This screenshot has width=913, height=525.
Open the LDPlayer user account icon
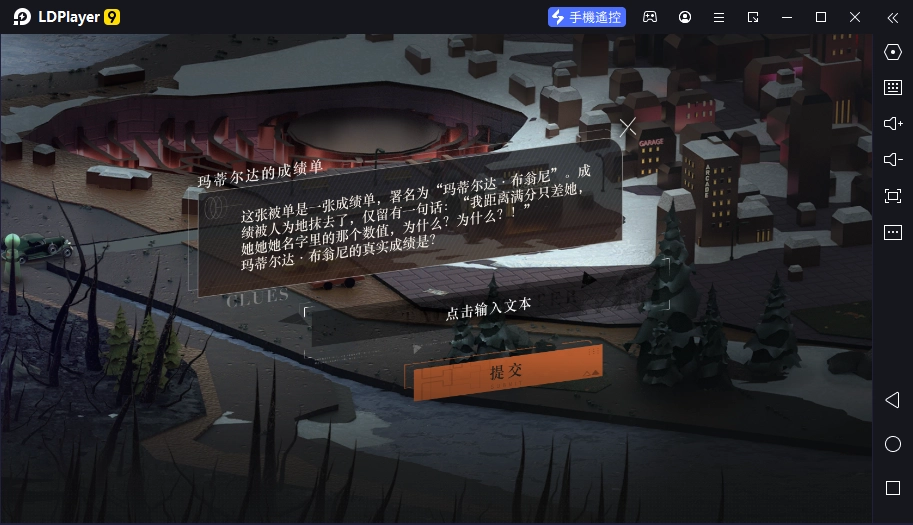pos(685,17)
